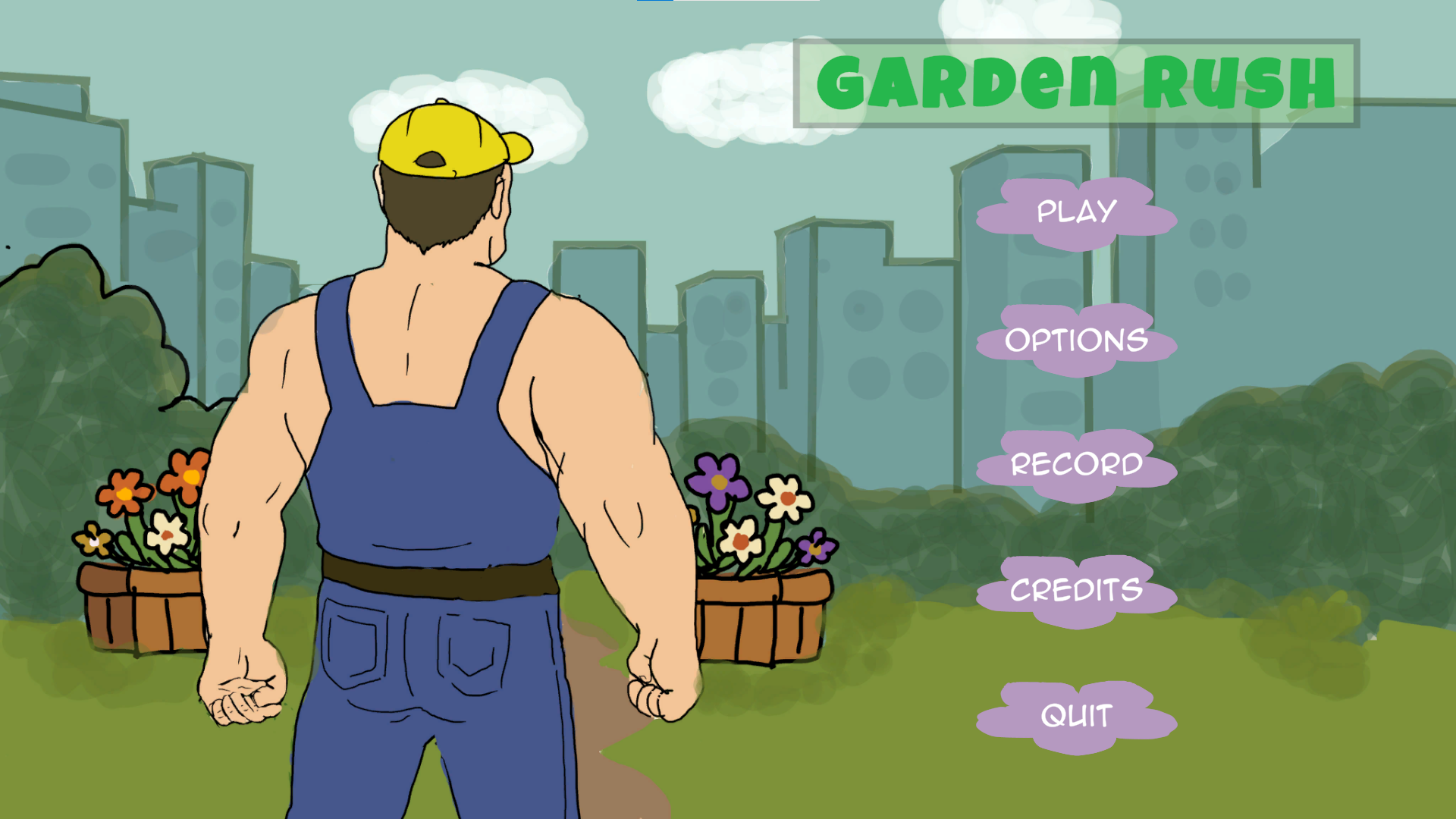
Task: Open the RECORD screen
Action: pos(1077,464)
